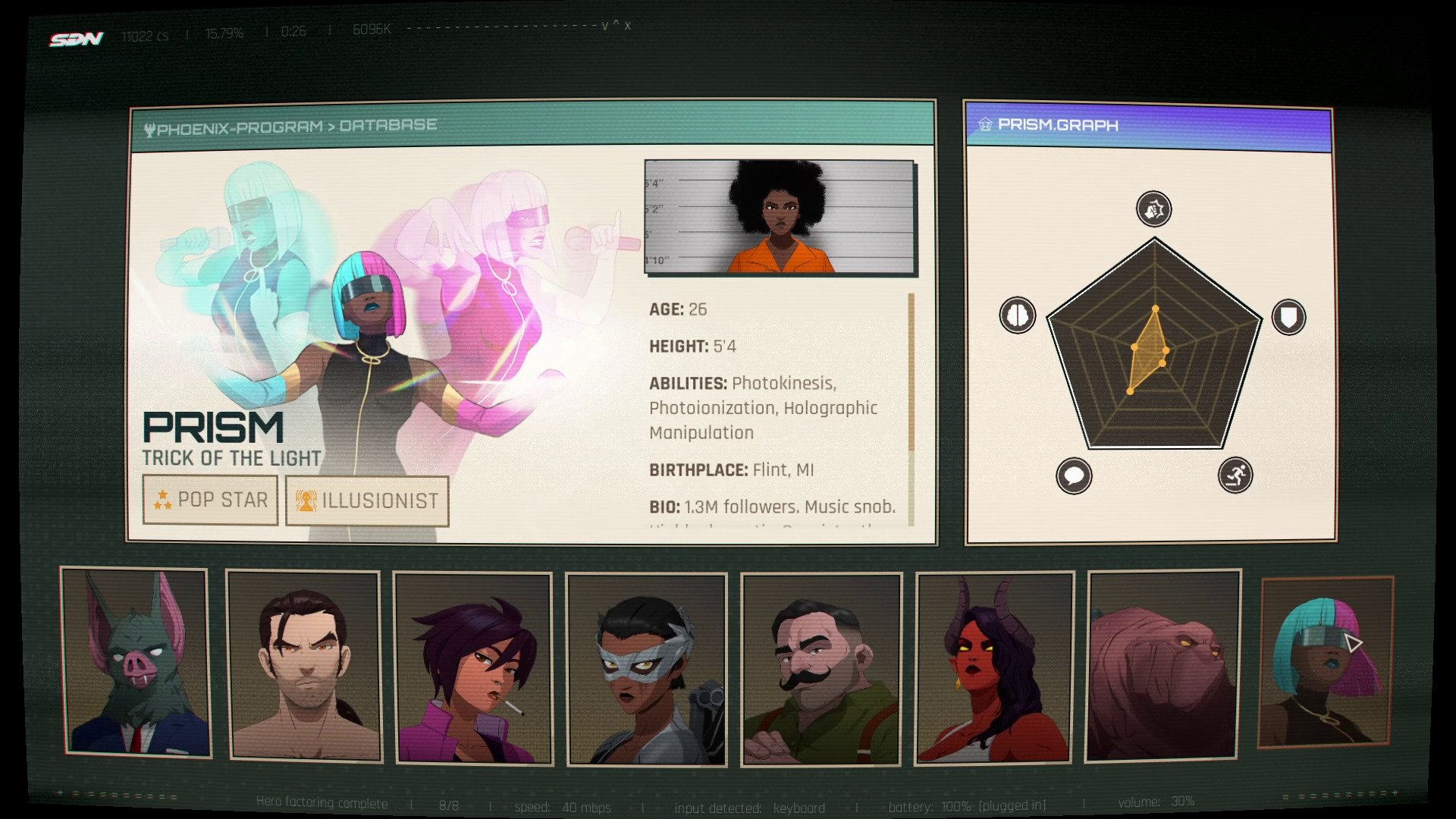Click the speech bubble charisma stat icon
Viewport: 1456px width, 819px height.
(x=1073, y=476)
